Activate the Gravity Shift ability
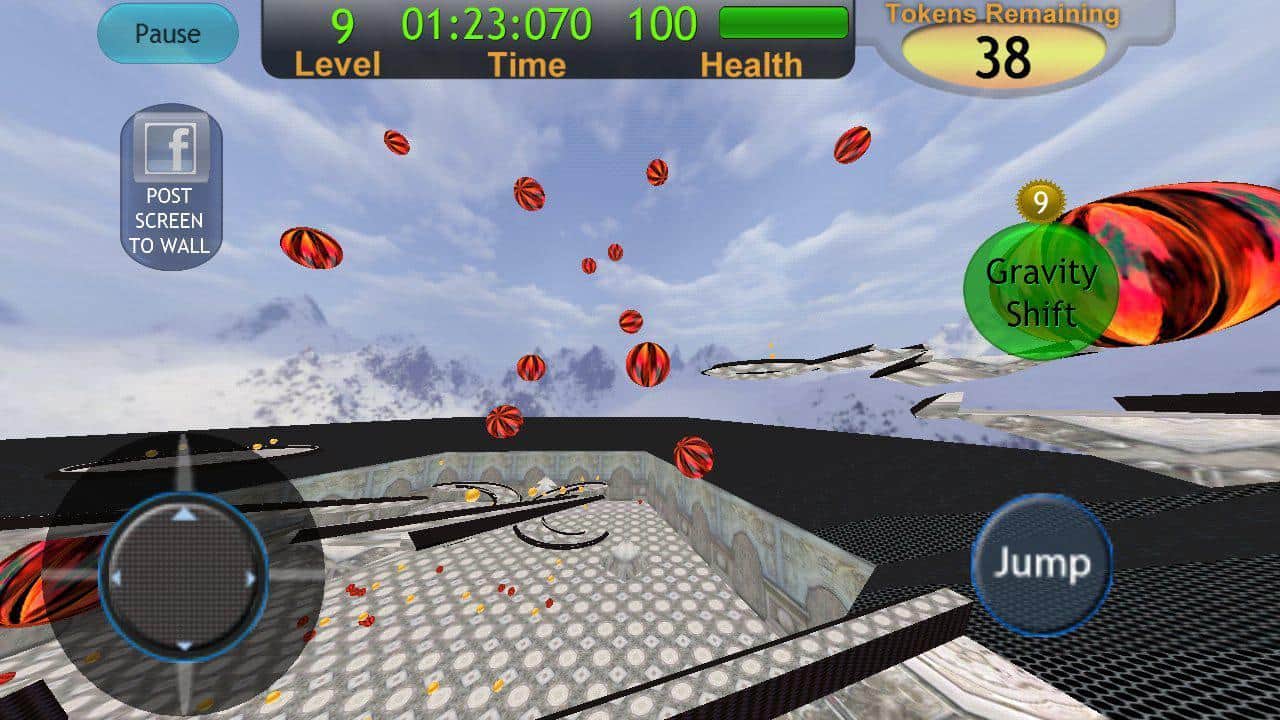 [1040, 291]
